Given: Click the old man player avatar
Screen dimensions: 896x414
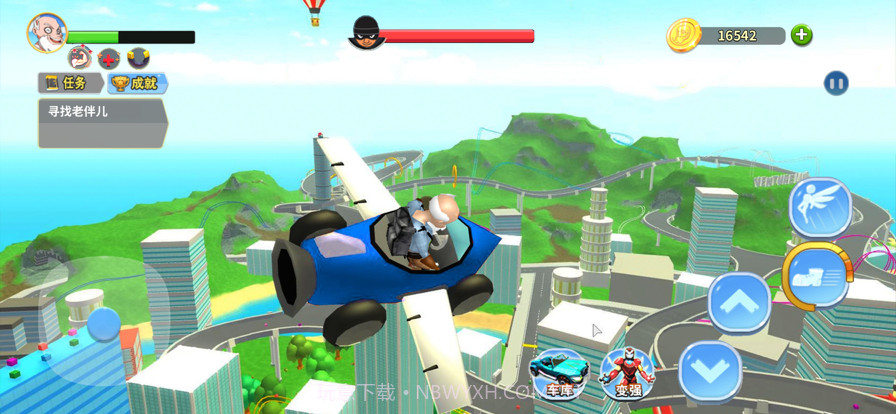Looking at the screenshot, I should 46,33.
